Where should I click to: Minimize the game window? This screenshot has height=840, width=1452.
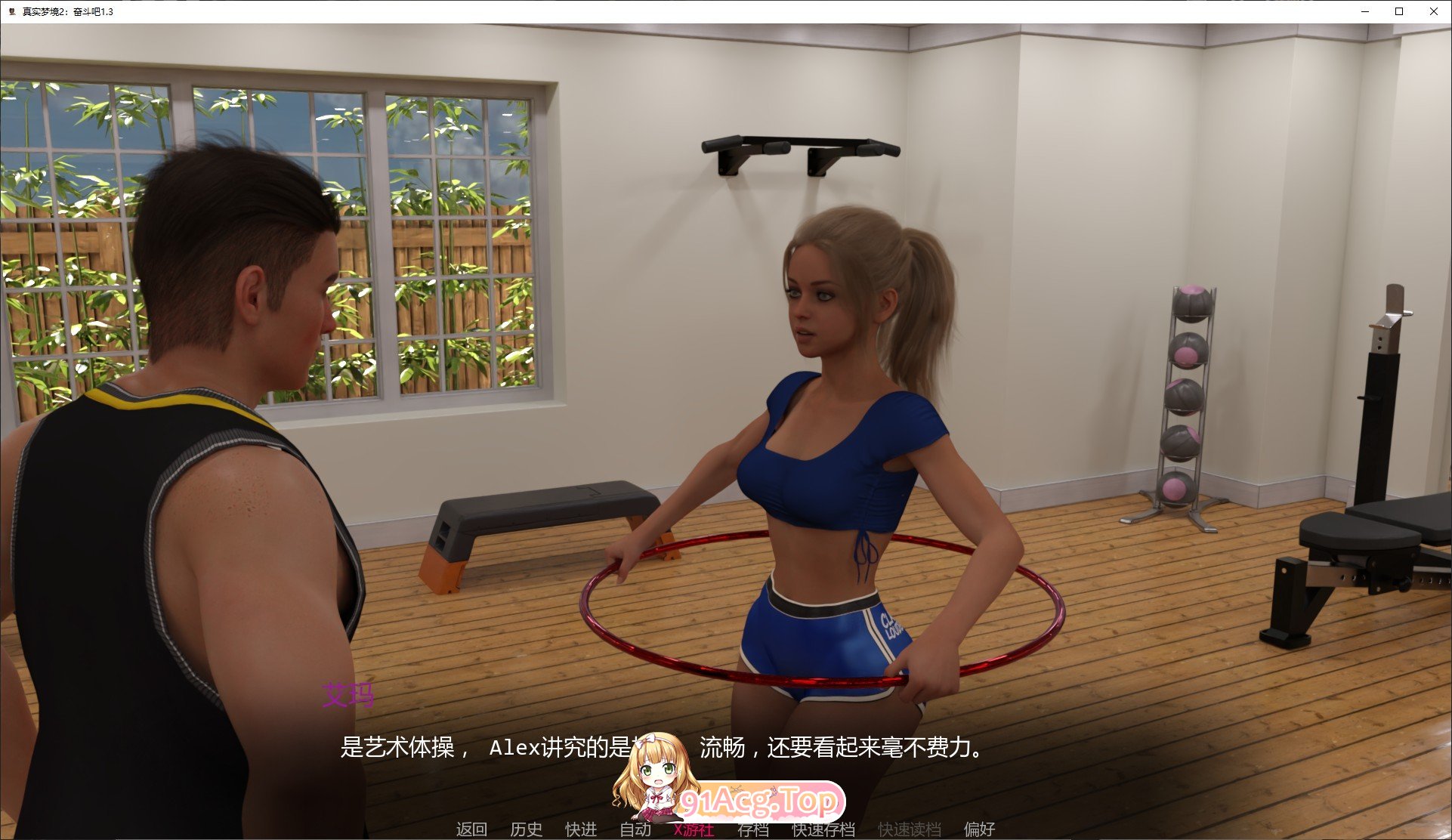tap(1363, 11)
